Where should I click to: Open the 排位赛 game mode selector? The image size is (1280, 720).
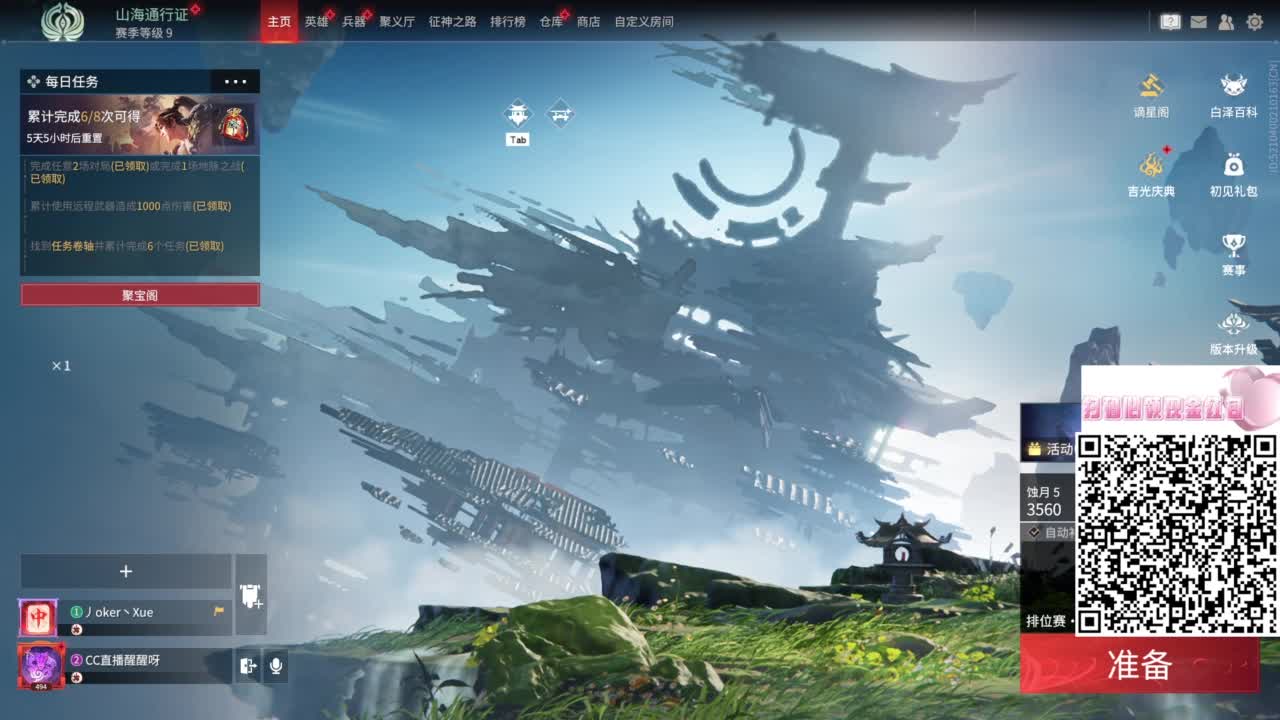(x=1048, y=619)
